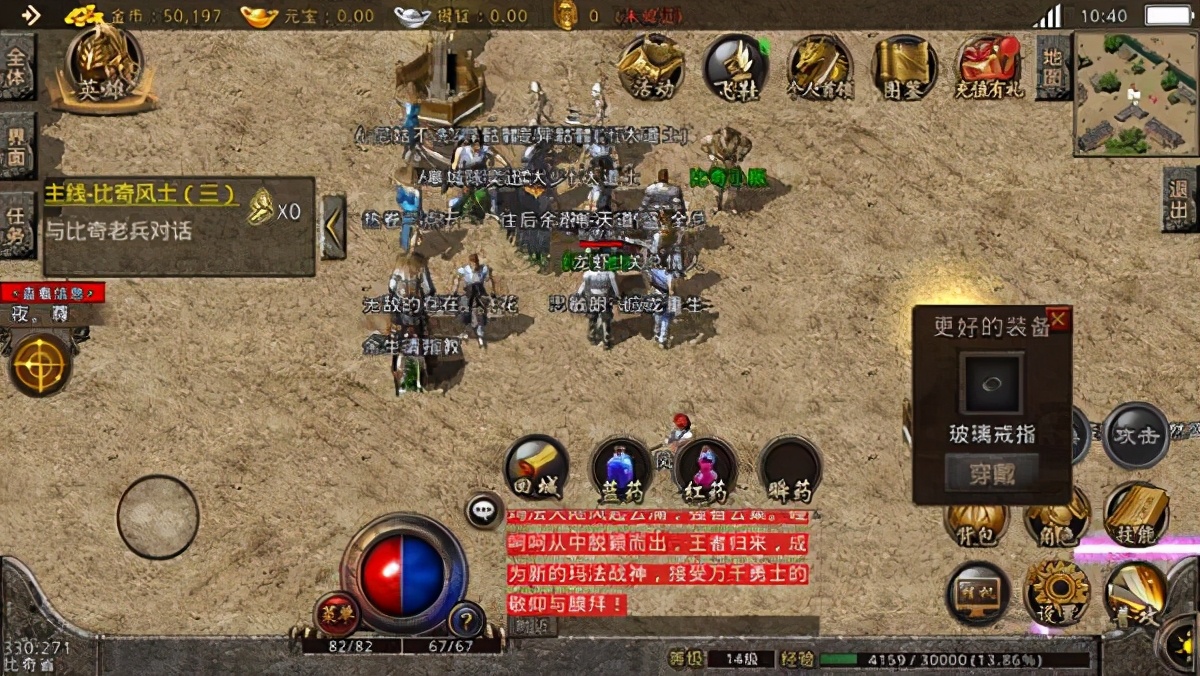This screenshot has height=676, width=1200.
Task: Exit using the 退出 button
Action: pos(1181,199)
